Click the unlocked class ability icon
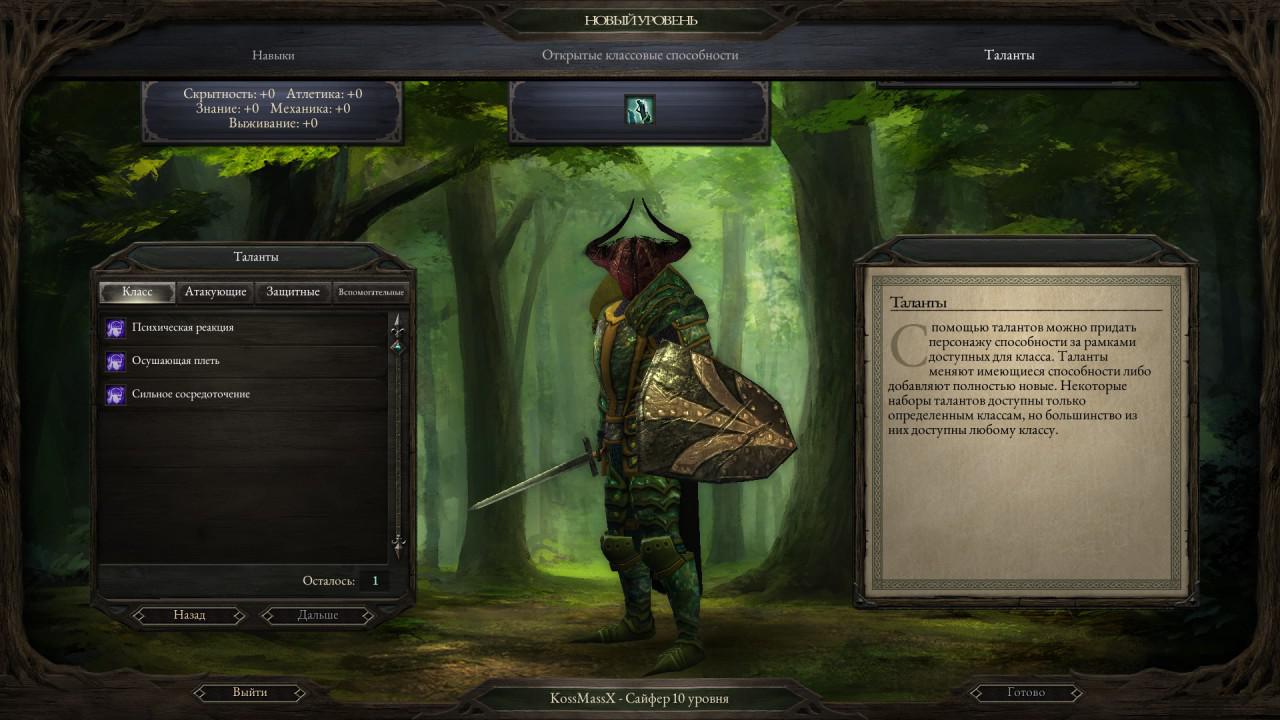Image resolution: width=1280 pixels, height=720 pixels. pos(640,110)
